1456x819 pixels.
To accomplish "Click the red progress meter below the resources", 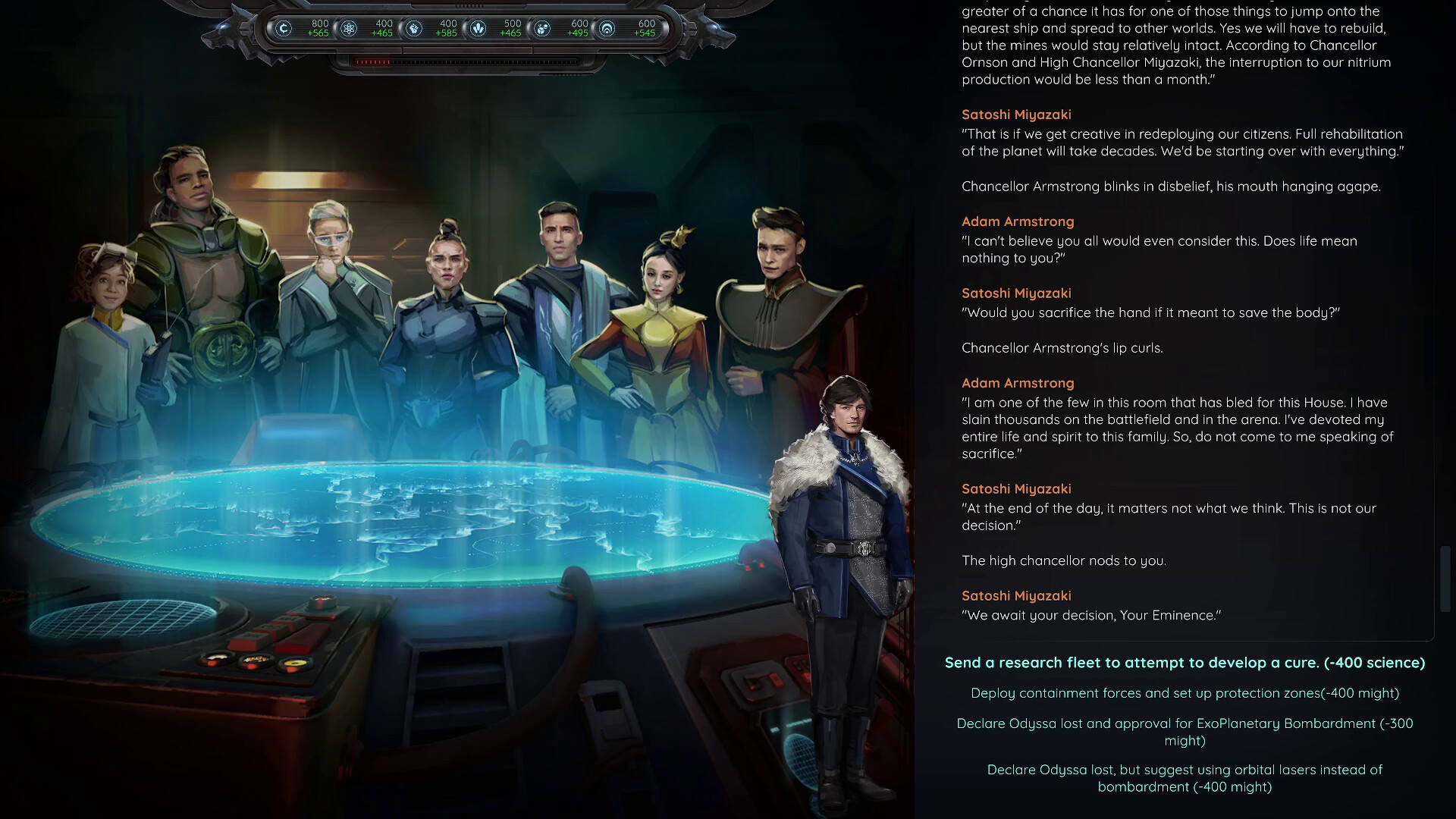I will tap(374, 62).
